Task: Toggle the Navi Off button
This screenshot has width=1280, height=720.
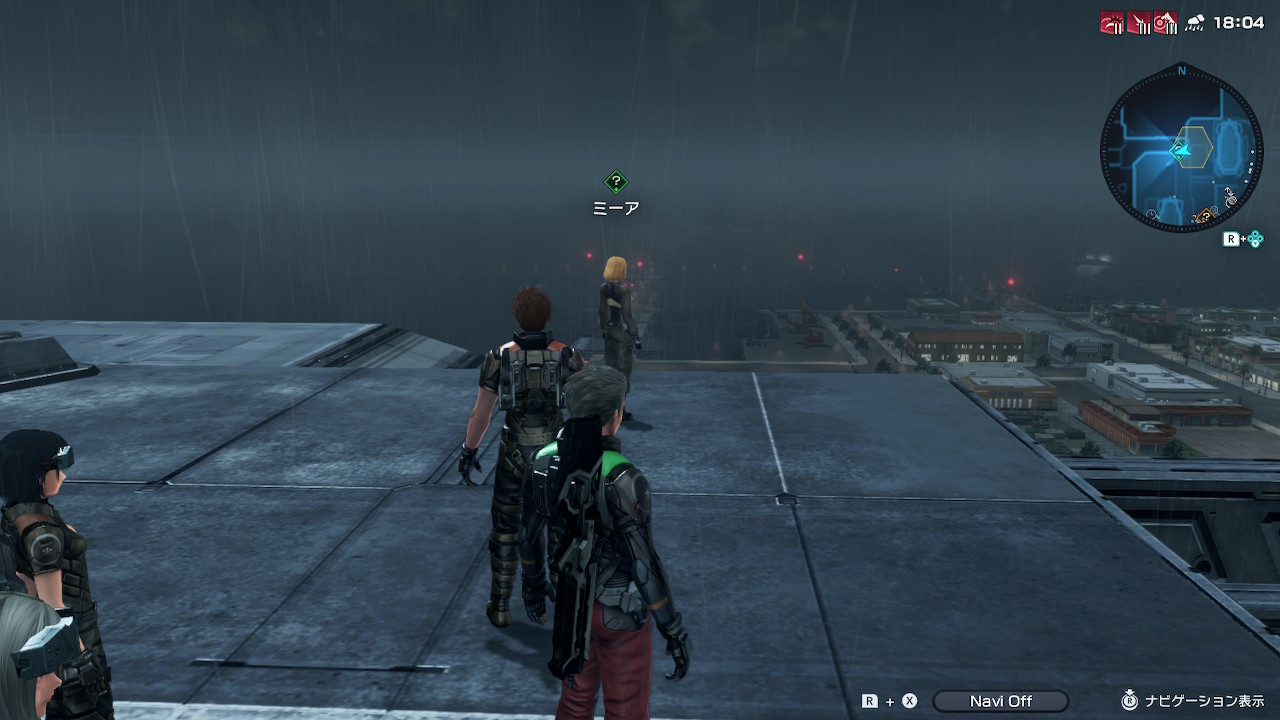Action: (1000, 701)
